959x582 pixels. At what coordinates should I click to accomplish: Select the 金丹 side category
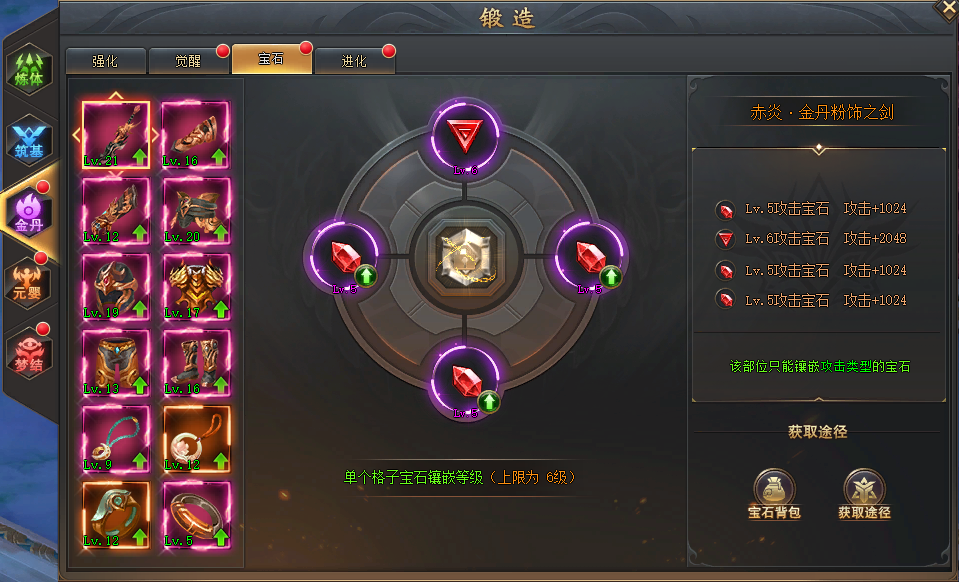coord(28,210)
